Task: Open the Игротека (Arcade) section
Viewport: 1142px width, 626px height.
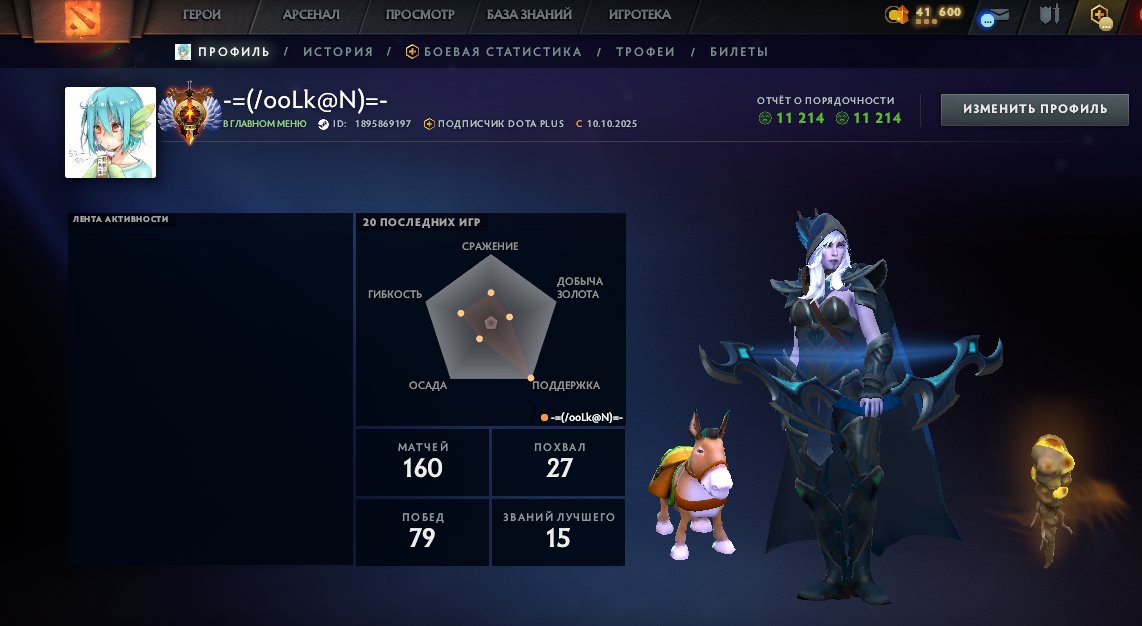Action: click(639, 15)
